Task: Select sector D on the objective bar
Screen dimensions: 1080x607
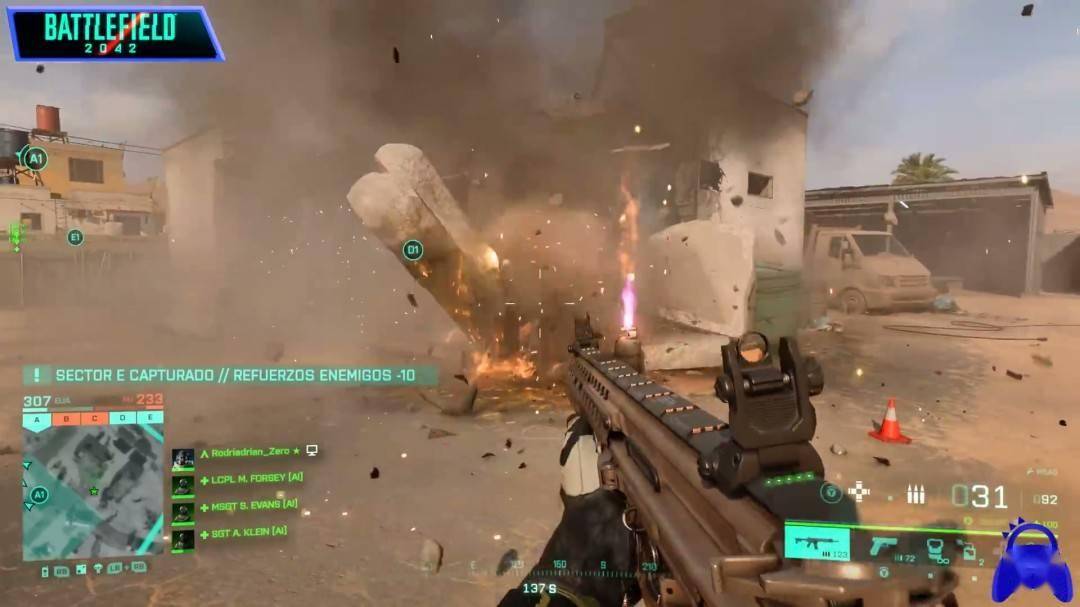Action: click(122, 418)
